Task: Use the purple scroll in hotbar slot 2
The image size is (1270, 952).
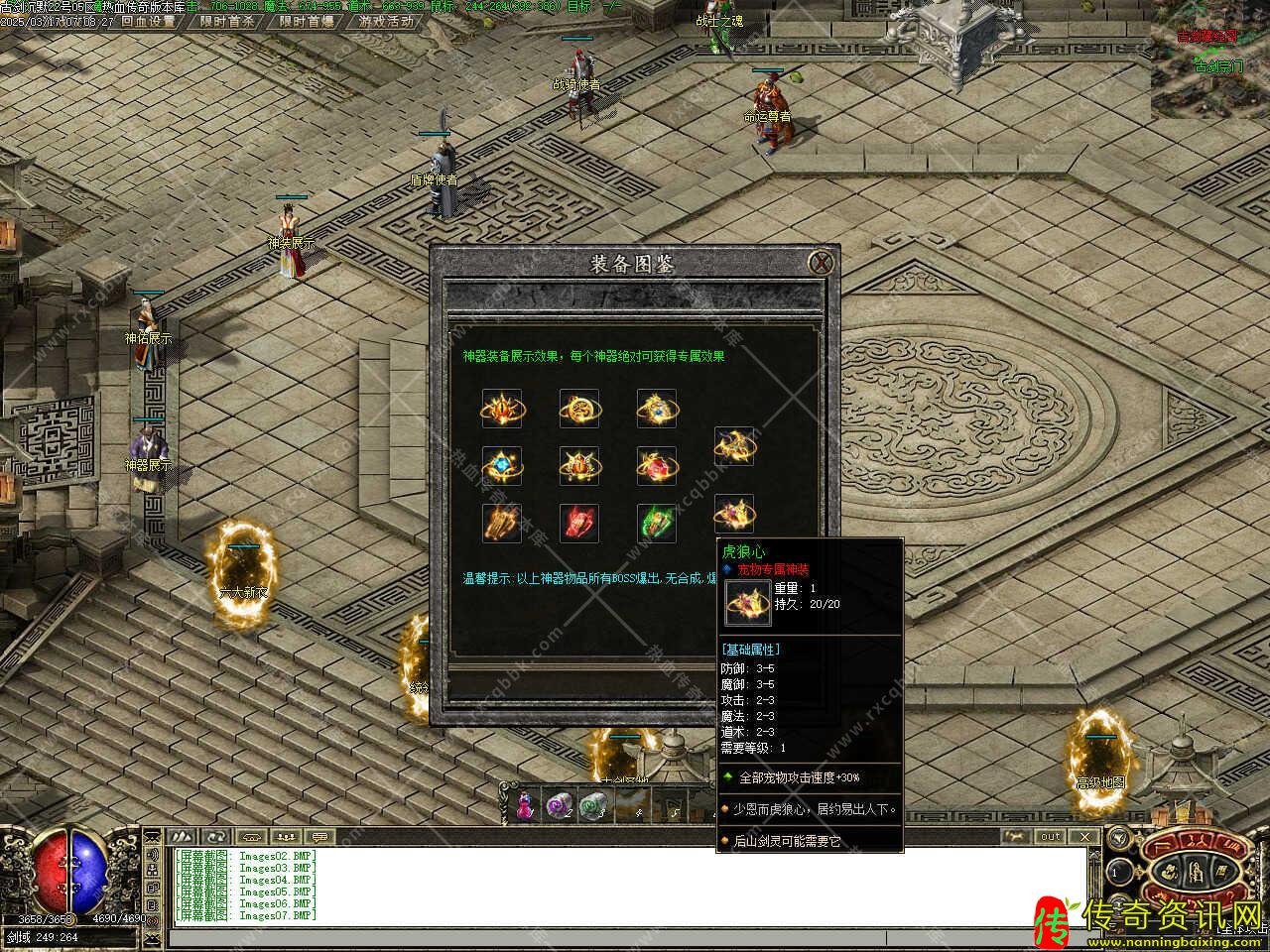Action: (558, 804)
